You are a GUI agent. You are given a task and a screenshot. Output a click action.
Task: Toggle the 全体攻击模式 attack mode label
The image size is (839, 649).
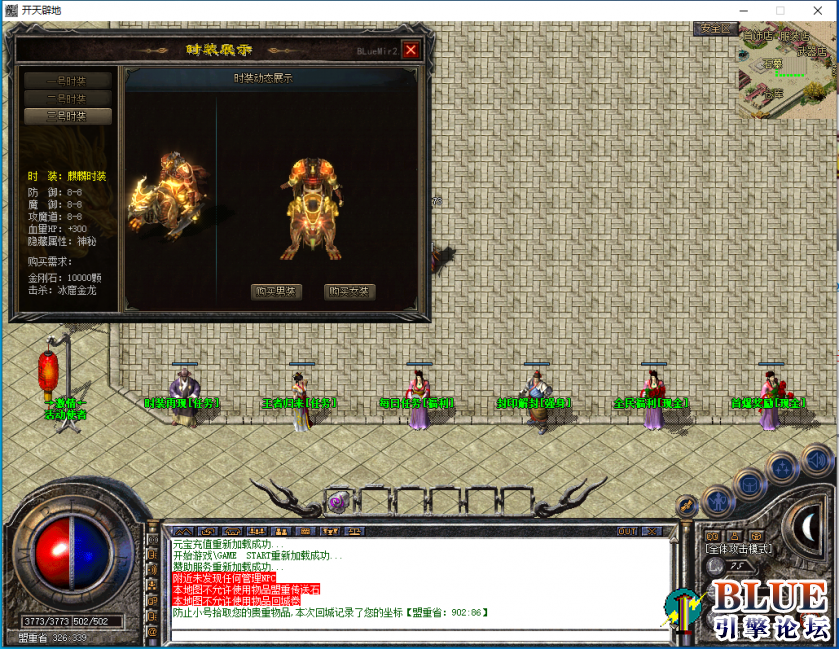[x=738, y=549]
